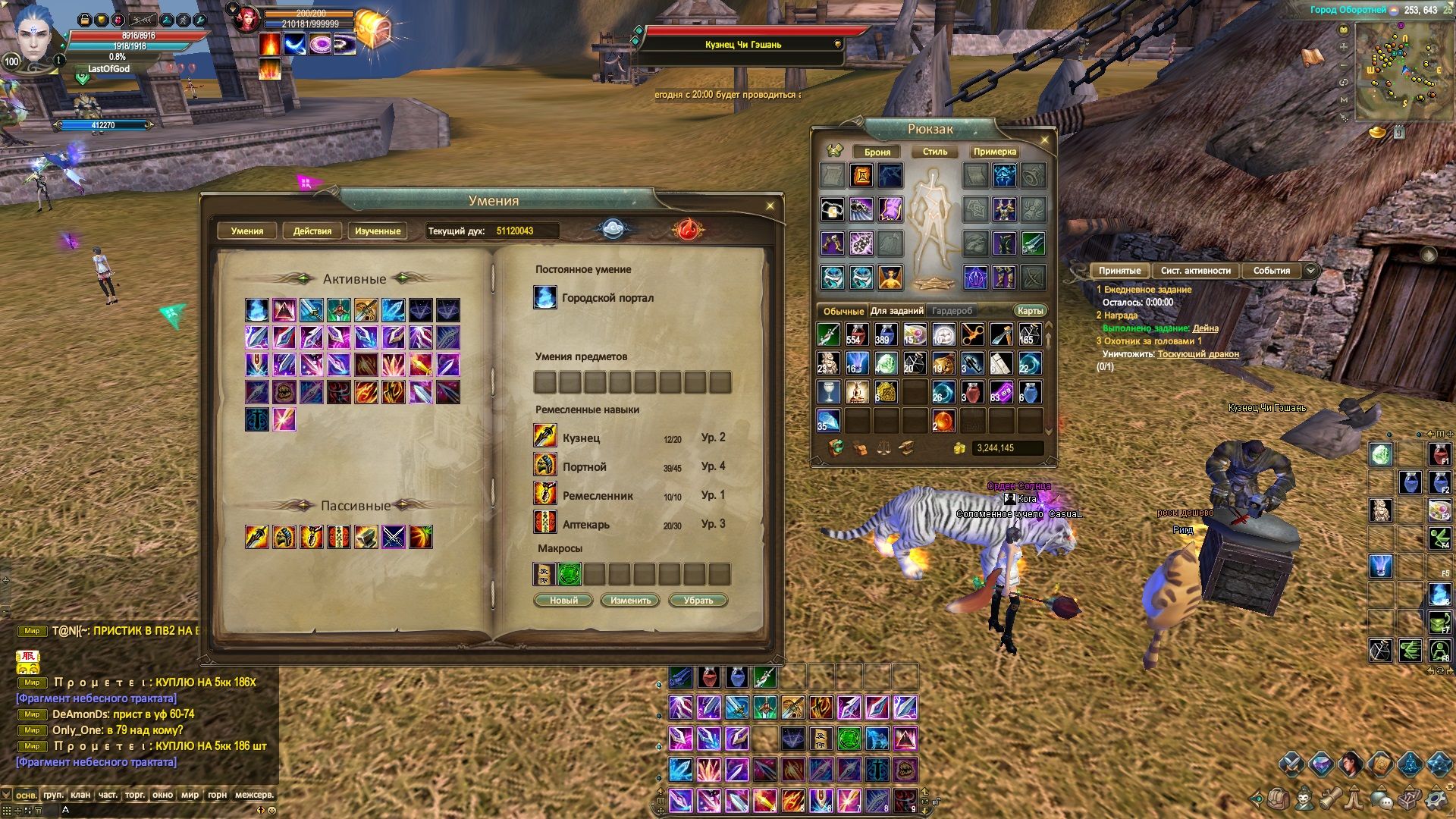Select the Портной crafting skill
Image resolution: width=1456 pixels, height=819 pixels.
545,464
